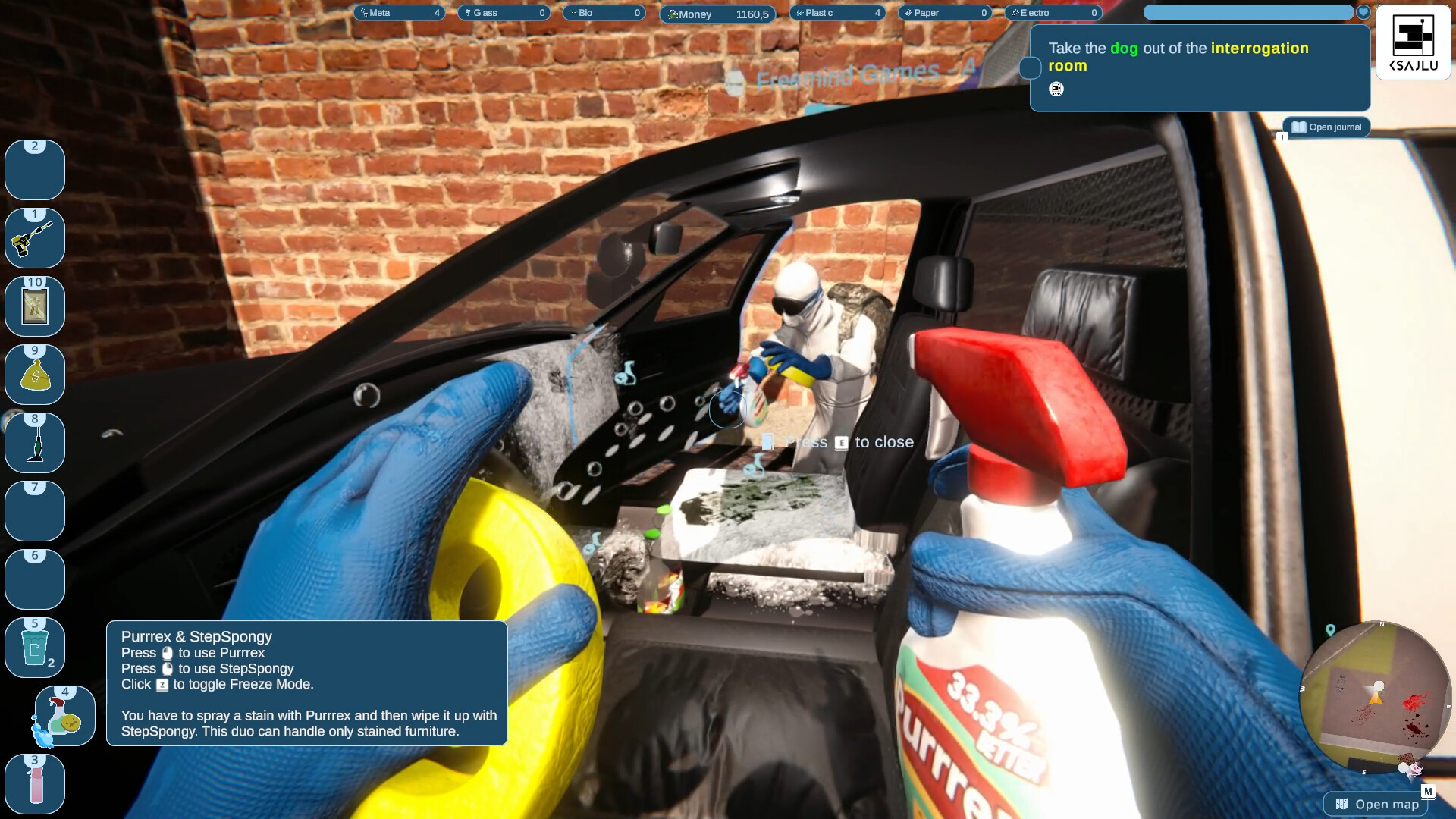Click the Electro resource counter
This screenshot has width=1456, height=819.
pyautogui.click(x=1053, y=13)
